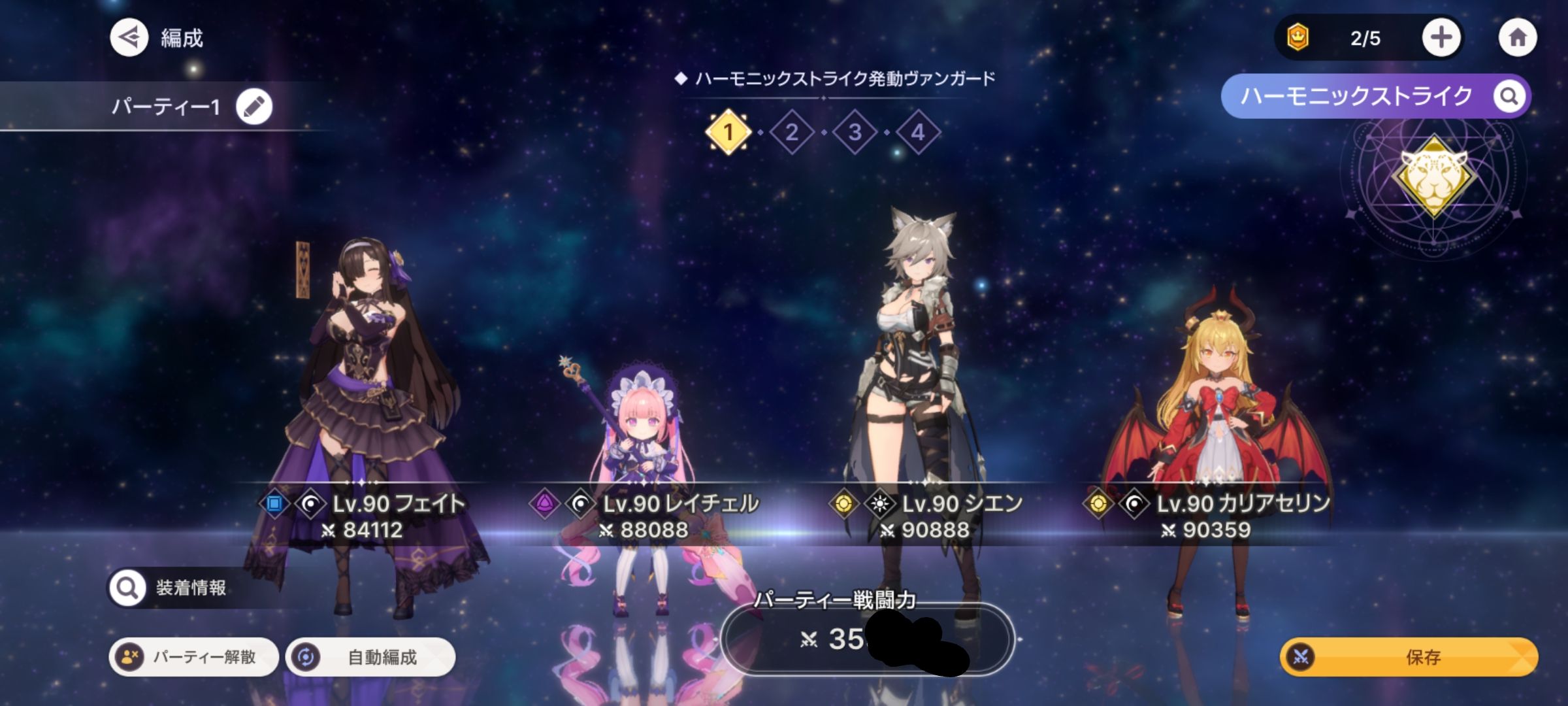The image size is (1568, 706).
Task: Select vanguard slot number 2
Action: coord(791,133)
